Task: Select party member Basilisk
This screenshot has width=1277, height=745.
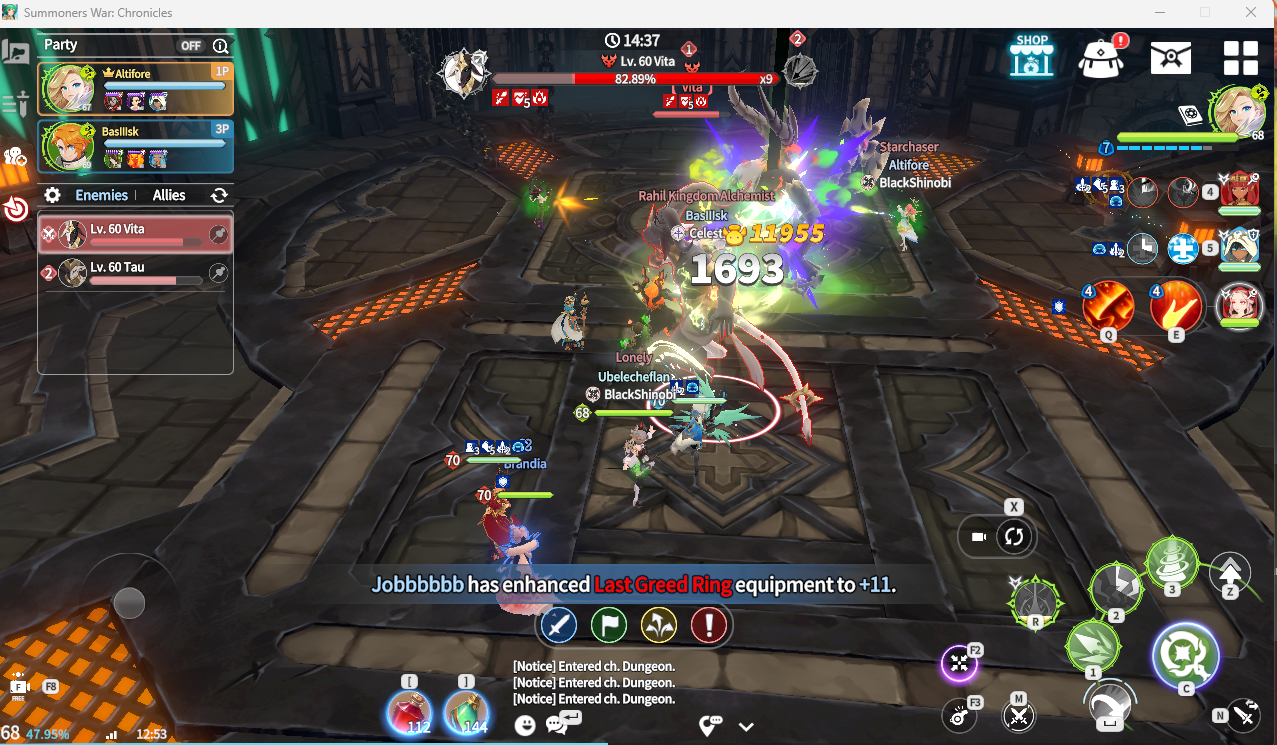Action: pyautogui.click(x=135, y=146)
